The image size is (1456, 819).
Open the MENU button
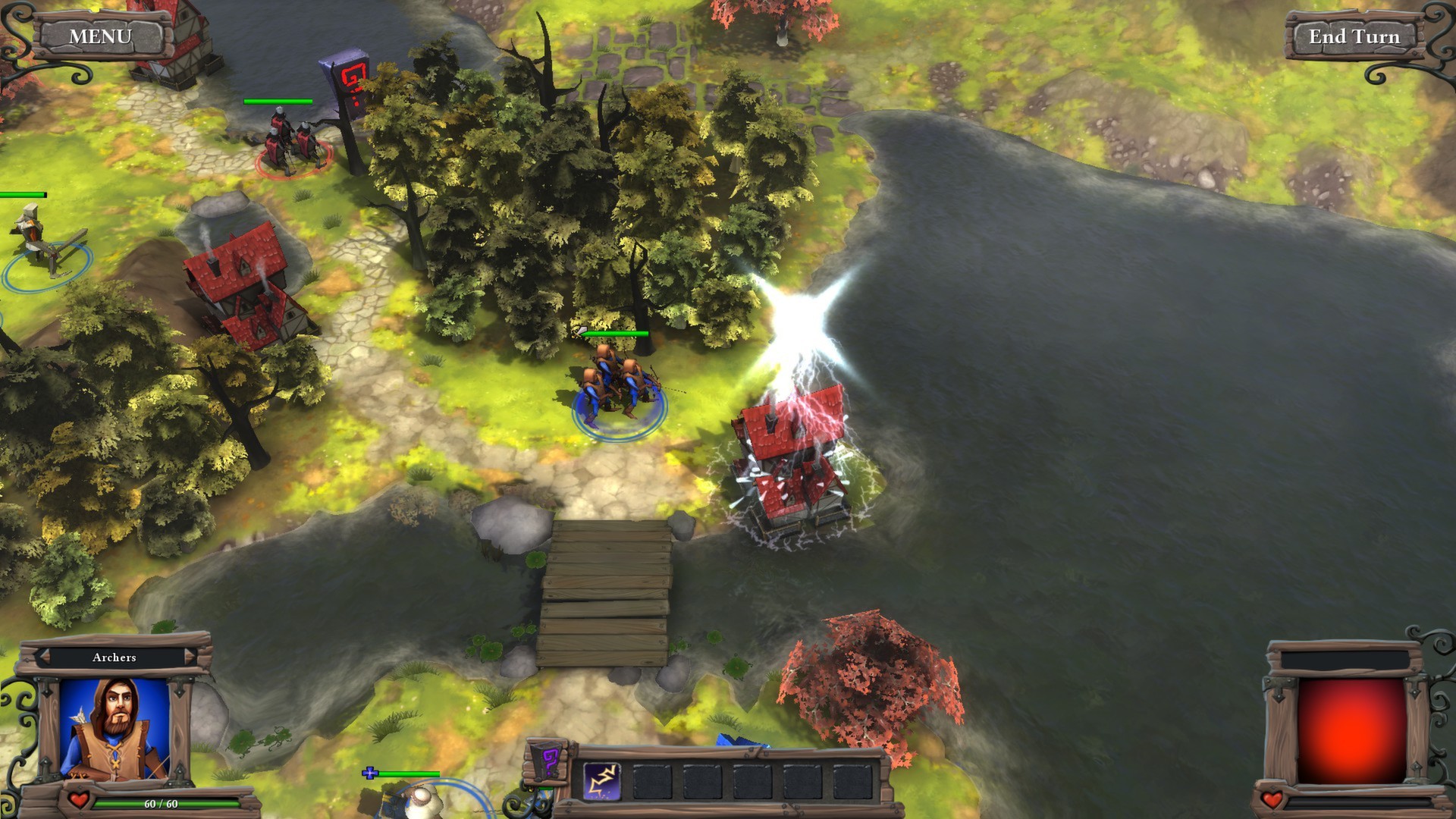click(x=100, y=36)
